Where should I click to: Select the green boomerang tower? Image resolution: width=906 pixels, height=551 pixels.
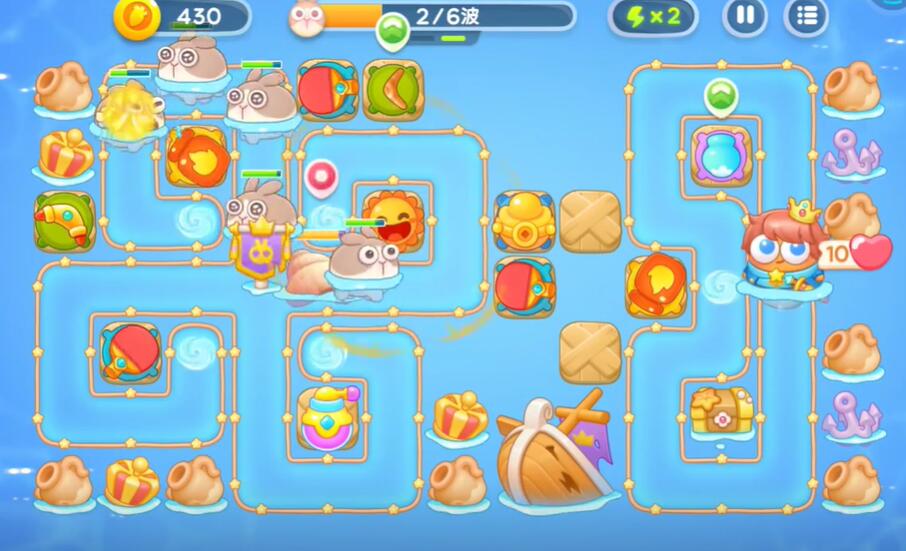(x=392, y=89)
